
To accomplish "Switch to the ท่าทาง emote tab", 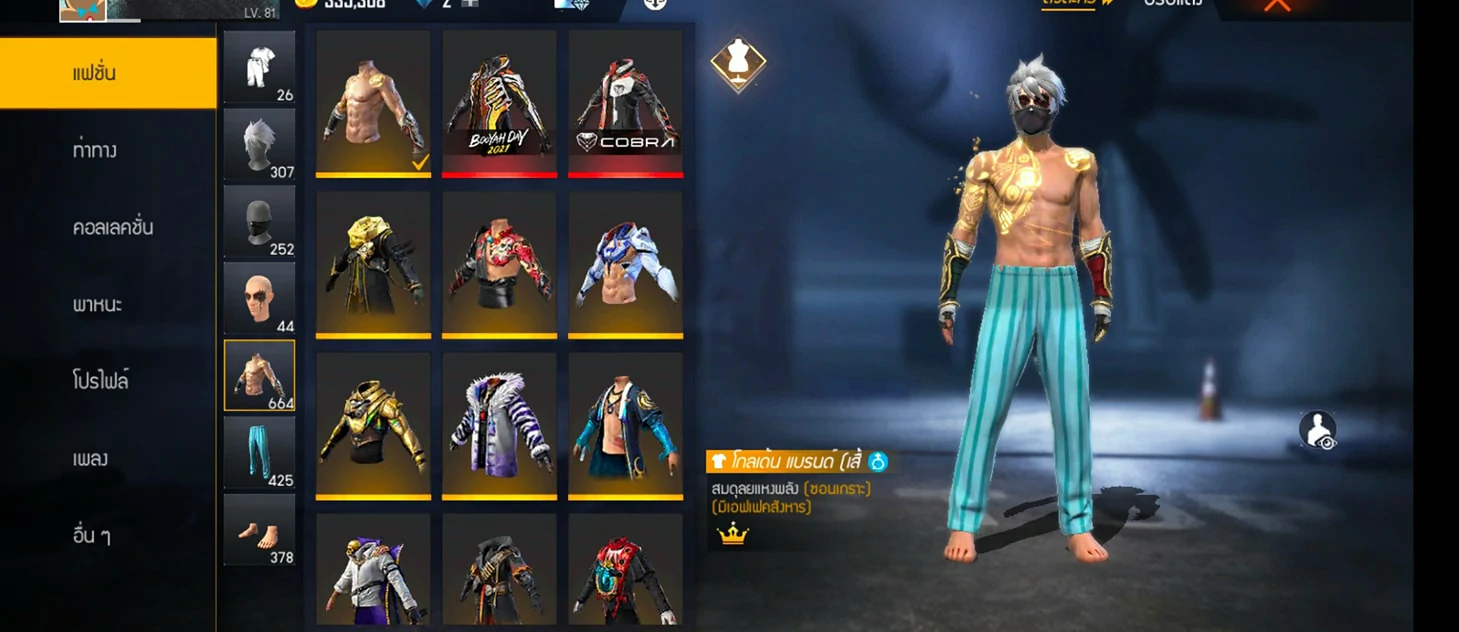I will point(108,150).
